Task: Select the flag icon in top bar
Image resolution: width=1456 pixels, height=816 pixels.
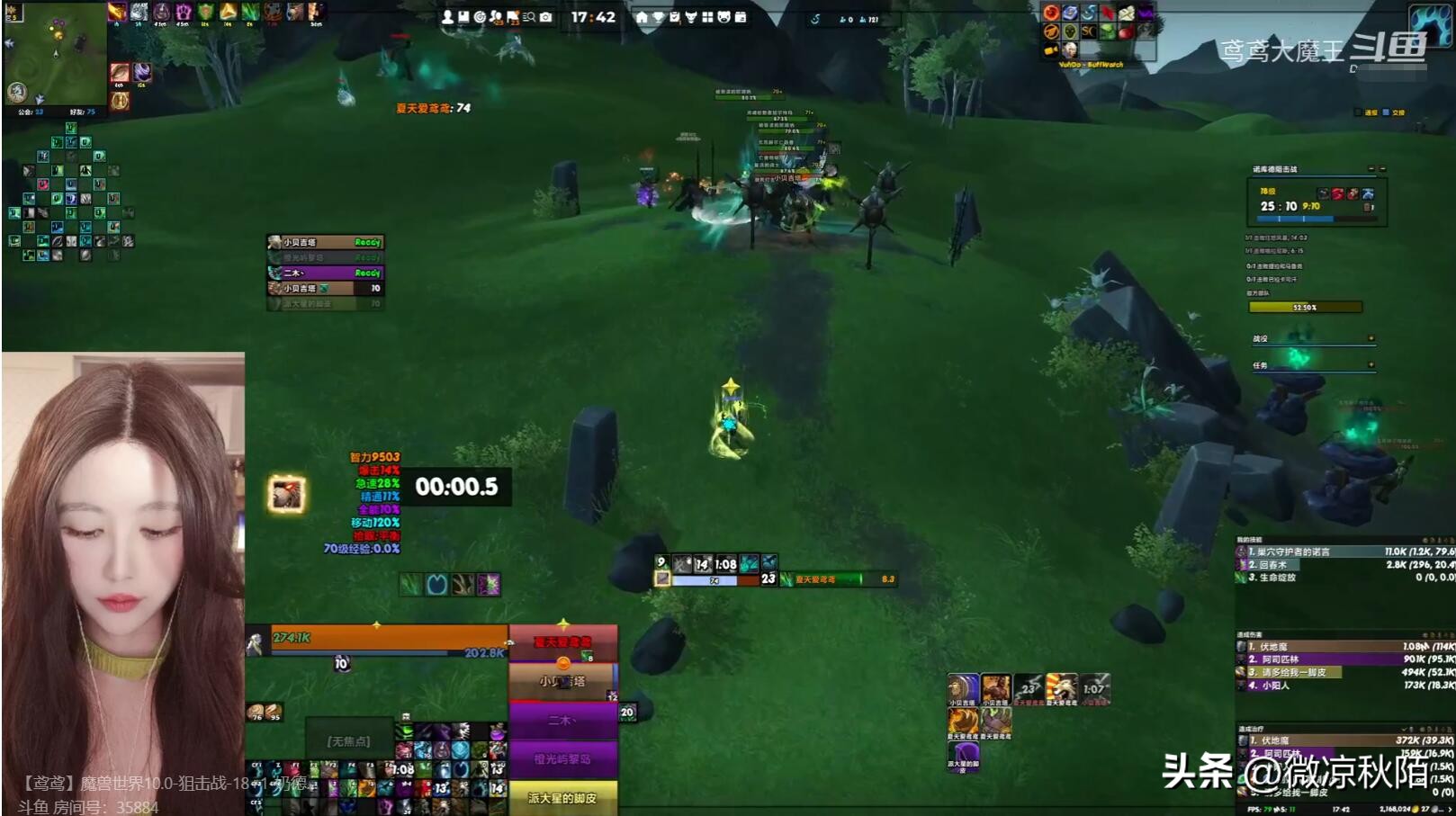Action: click(512, 17)
